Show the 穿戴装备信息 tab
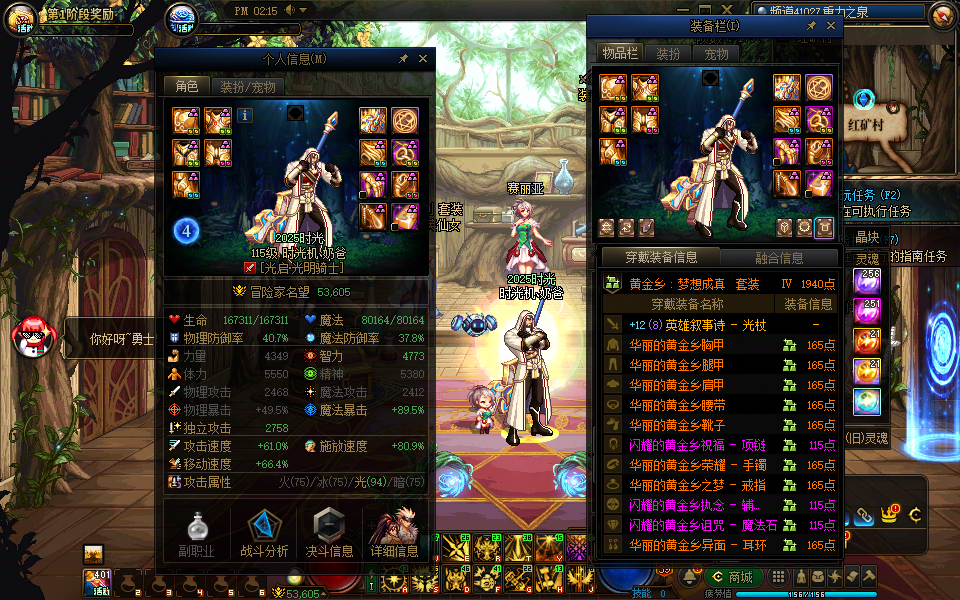The image size is (960, 600). (661, 258)
